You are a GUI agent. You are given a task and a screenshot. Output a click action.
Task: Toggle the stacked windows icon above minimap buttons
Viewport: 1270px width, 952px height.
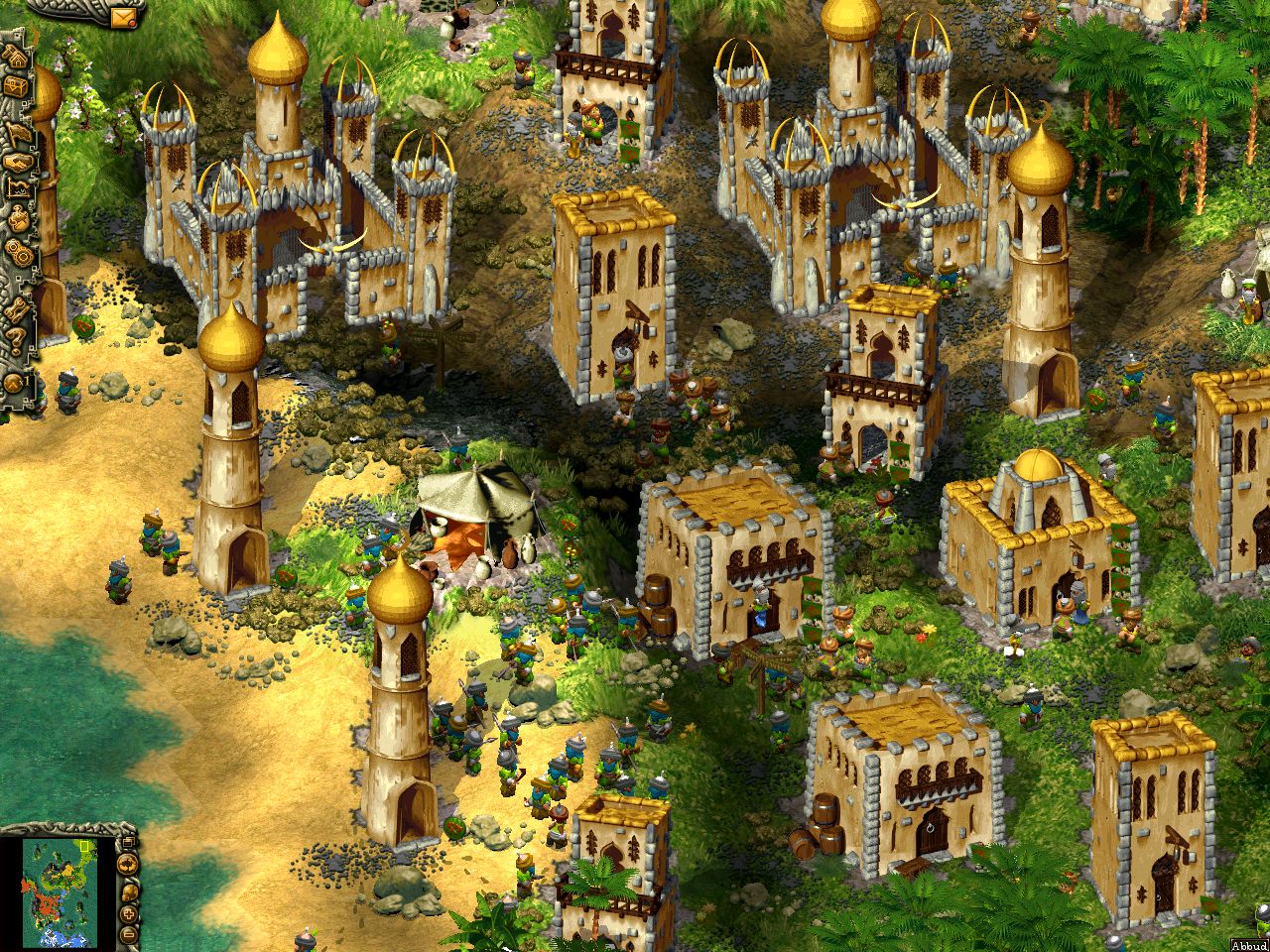[x=128, y=841]
